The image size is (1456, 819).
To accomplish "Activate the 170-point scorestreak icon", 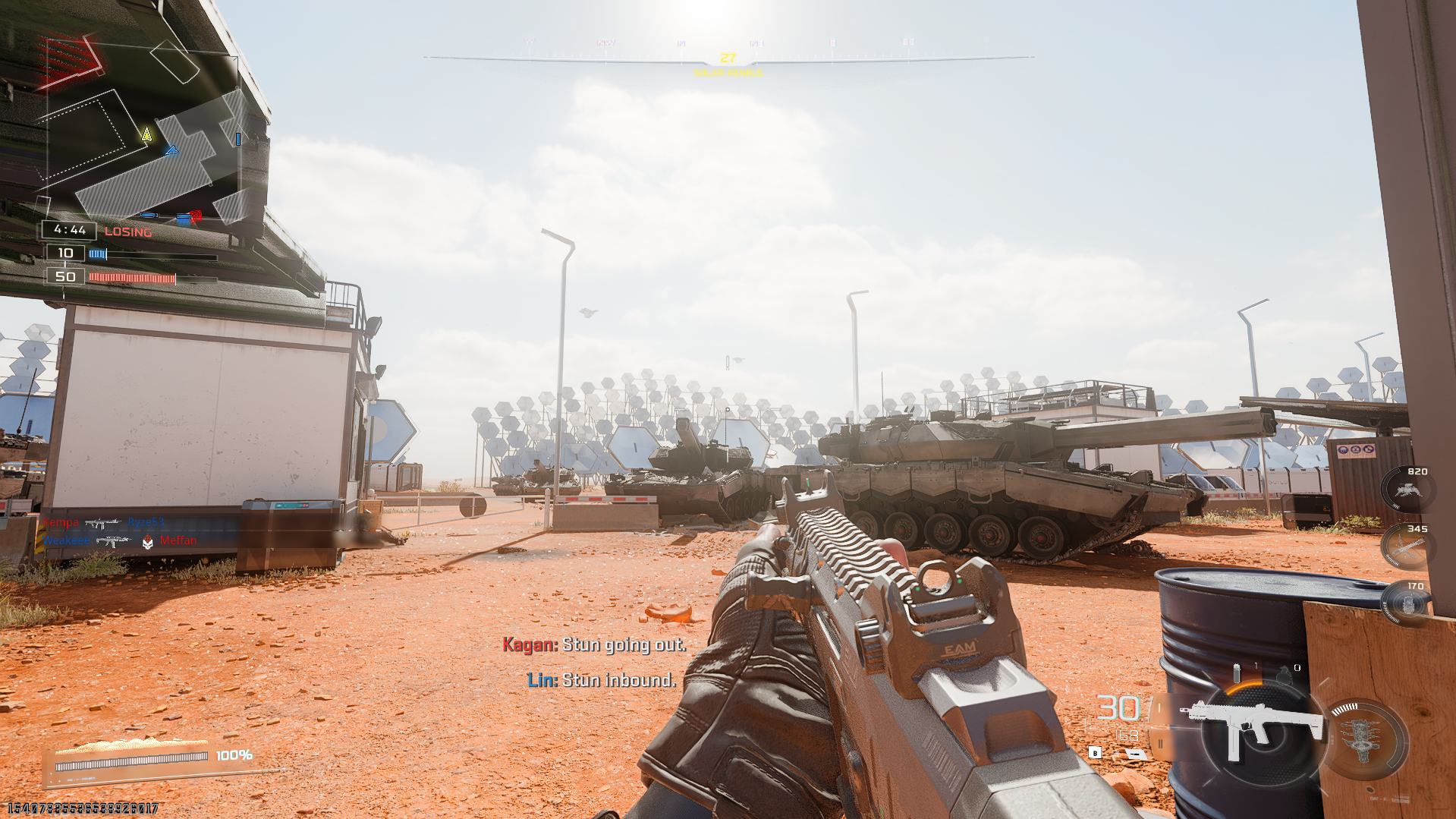I will click(x=1406, y=605).
